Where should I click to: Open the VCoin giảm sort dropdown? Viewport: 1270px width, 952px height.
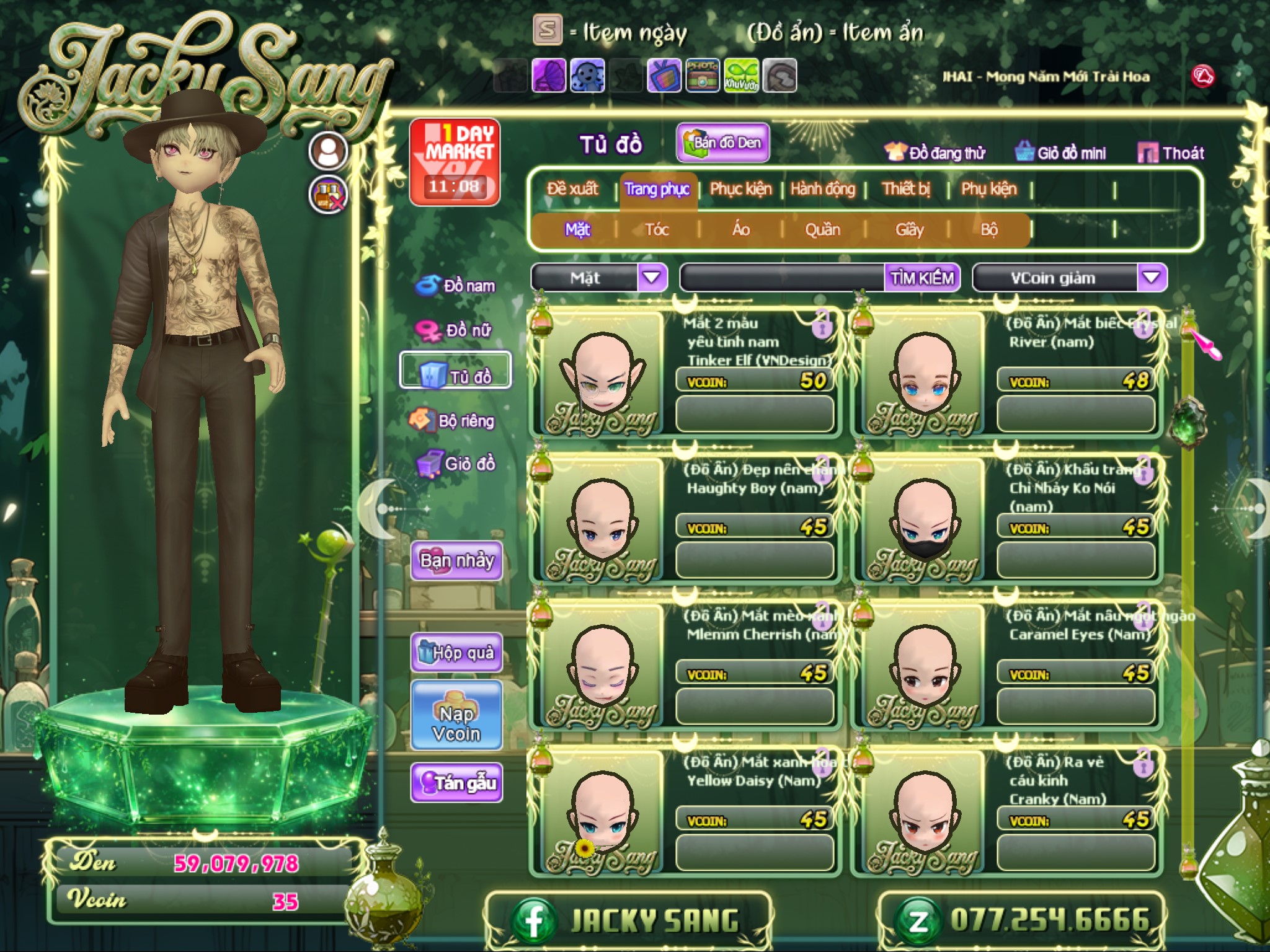coord(1151,277)
